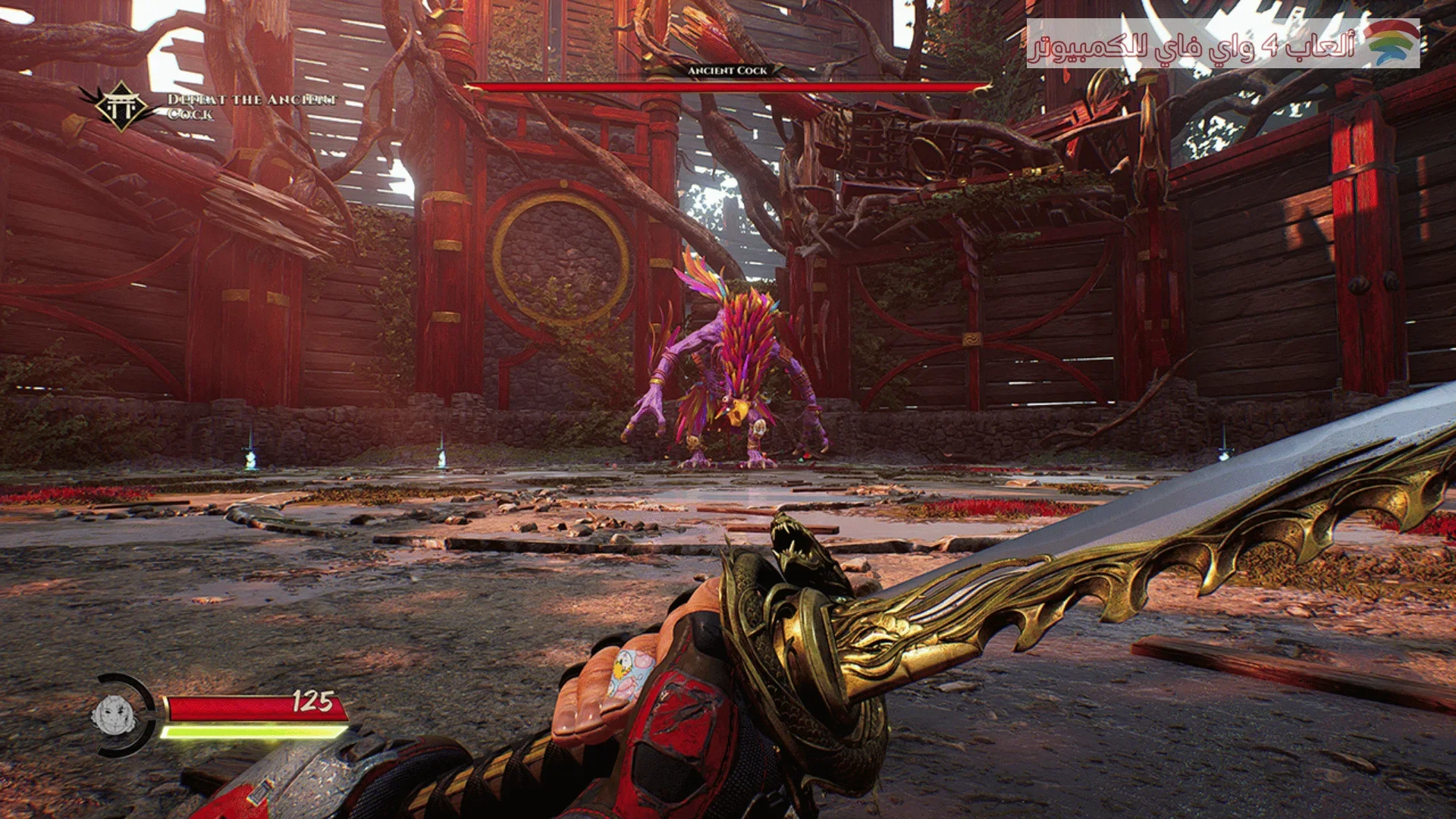Viewport: 1456px width, 819px height.
Task: Select the Defeat the Ancient Cock objective text
Action: (251, 107)
